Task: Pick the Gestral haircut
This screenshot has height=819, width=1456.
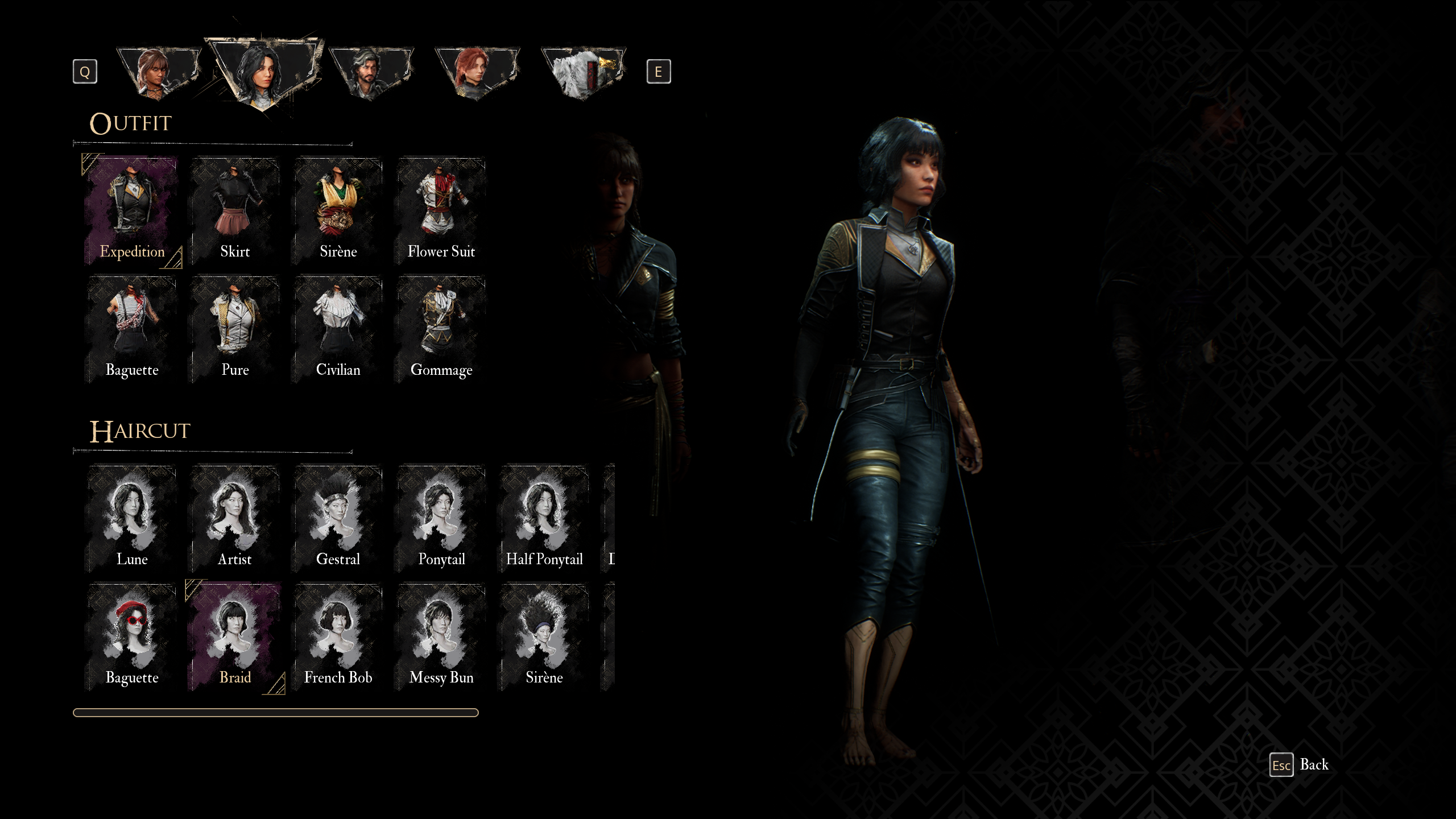Action: point(338,518)
